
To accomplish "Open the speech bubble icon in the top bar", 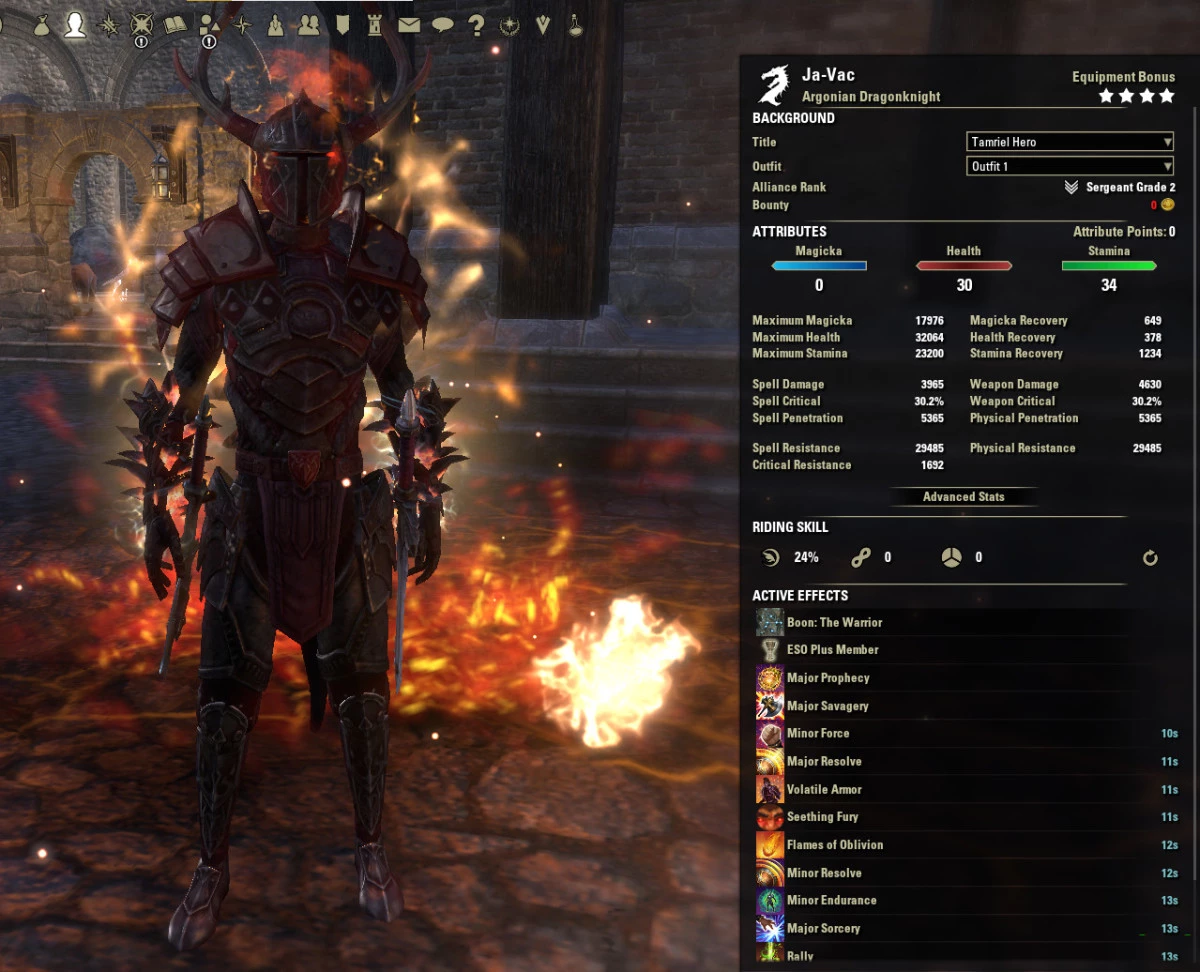I will (x=443, y=25).
